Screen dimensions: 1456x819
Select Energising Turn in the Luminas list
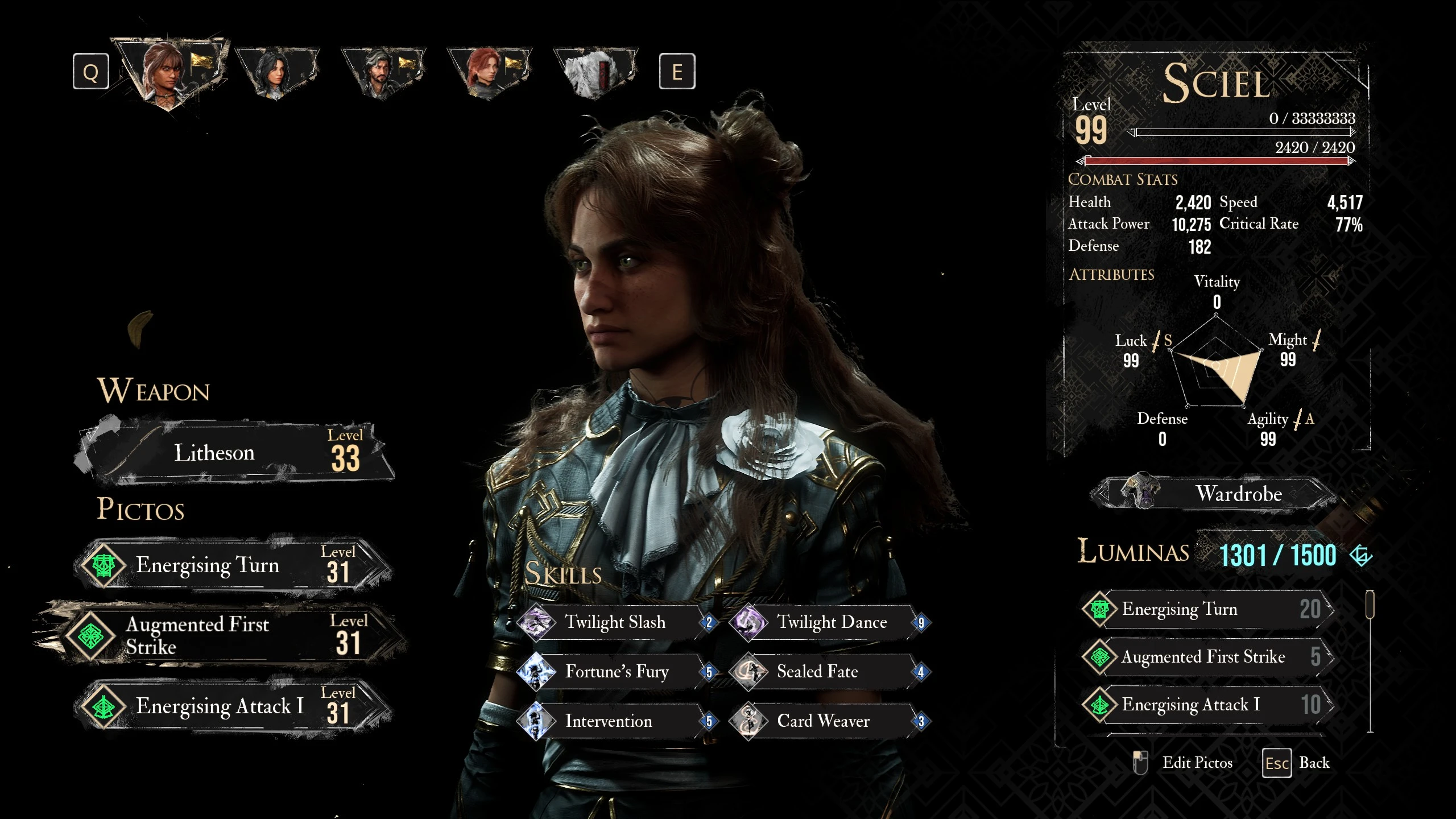pyautogui.click(x=1206, y=609)
